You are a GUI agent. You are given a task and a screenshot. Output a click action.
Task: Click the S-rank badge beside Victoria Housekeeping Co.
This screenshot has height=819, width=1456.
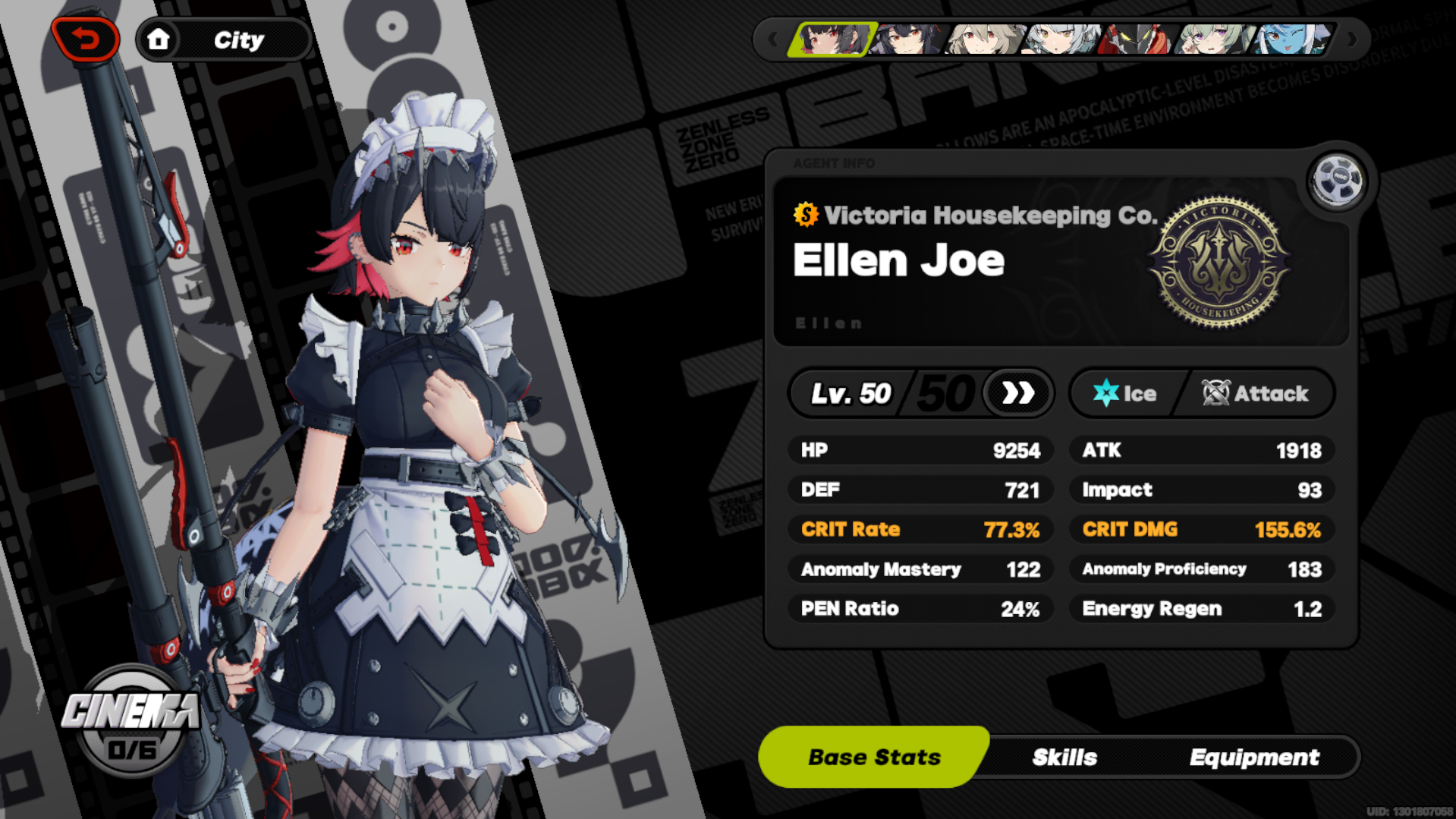[x=804, y=215]
